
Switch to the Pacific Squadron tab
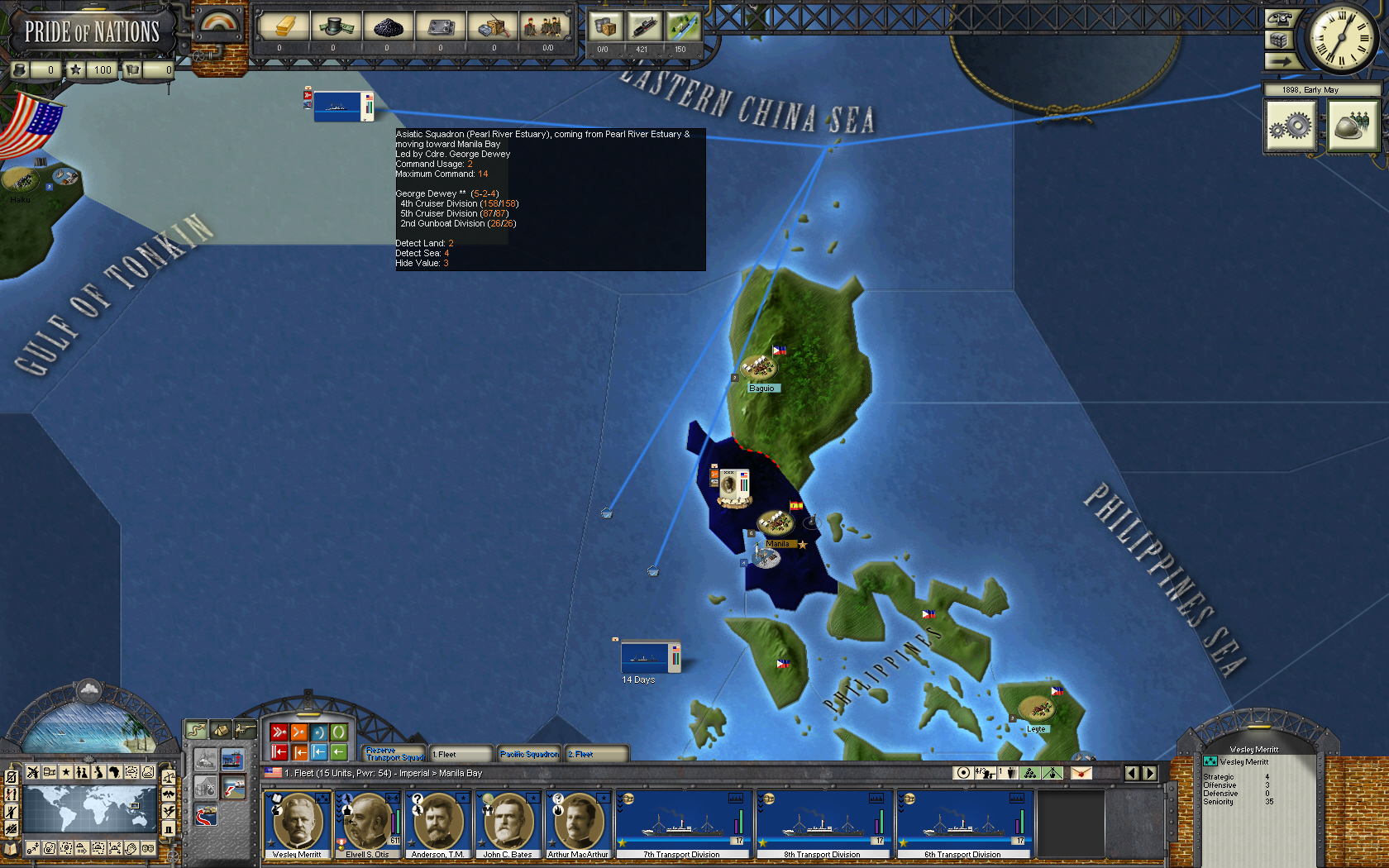coord(529,753)
